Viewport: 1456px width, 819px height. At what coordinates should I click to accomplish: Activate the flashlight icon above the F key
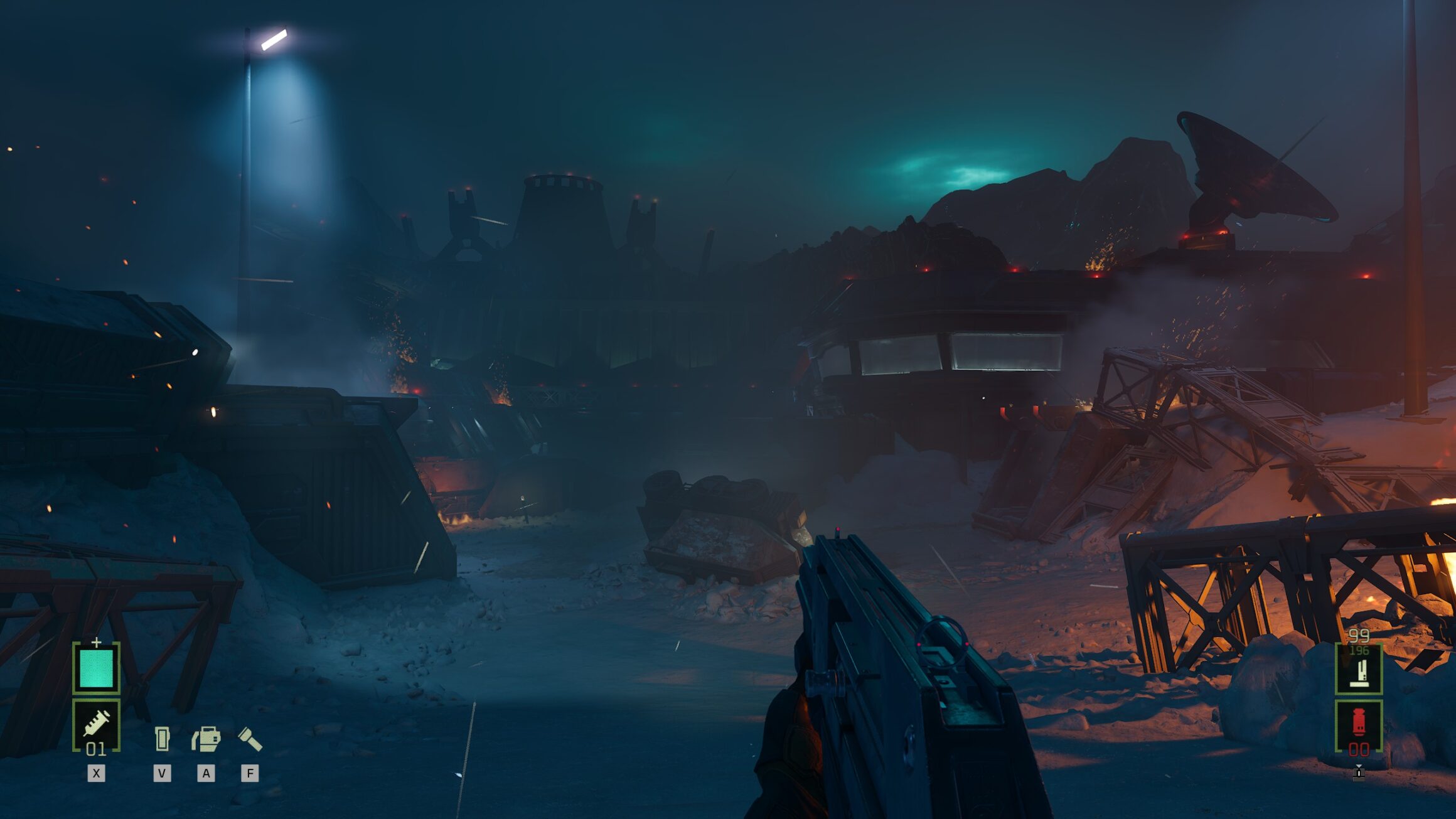click(250, 737)
